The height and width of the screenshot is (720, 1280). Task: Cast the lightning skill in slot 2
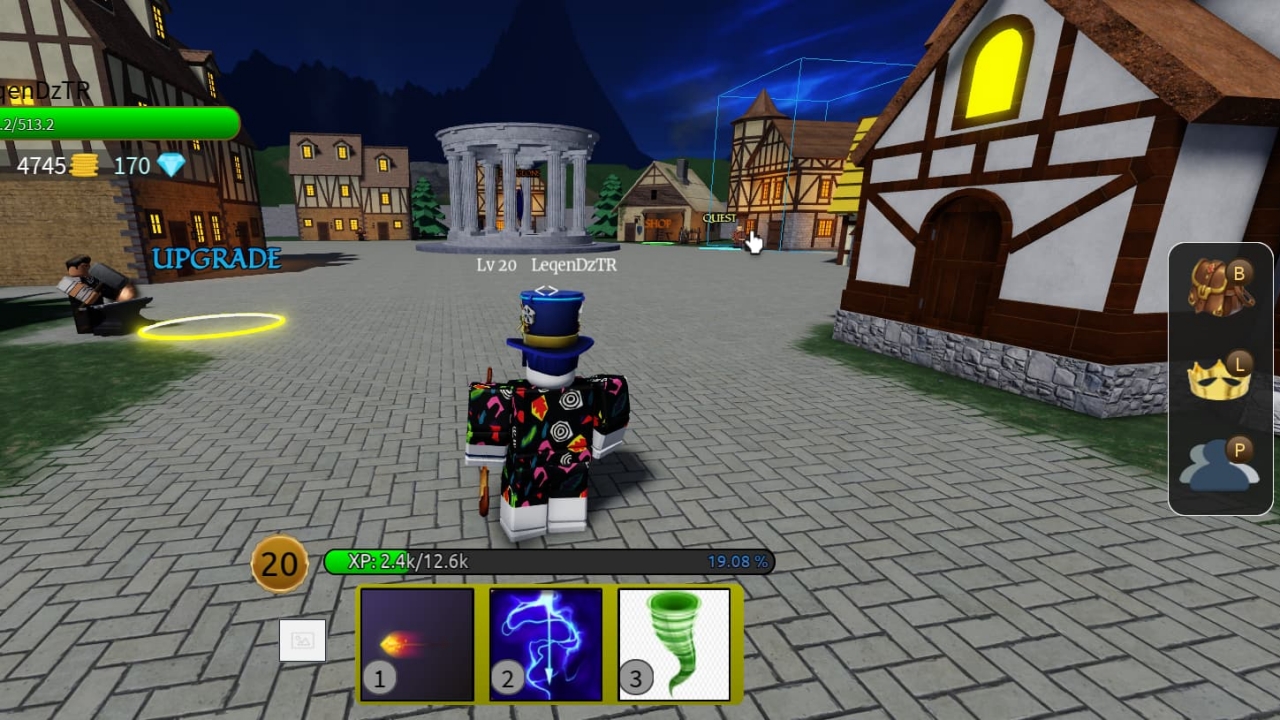(546, 643)
